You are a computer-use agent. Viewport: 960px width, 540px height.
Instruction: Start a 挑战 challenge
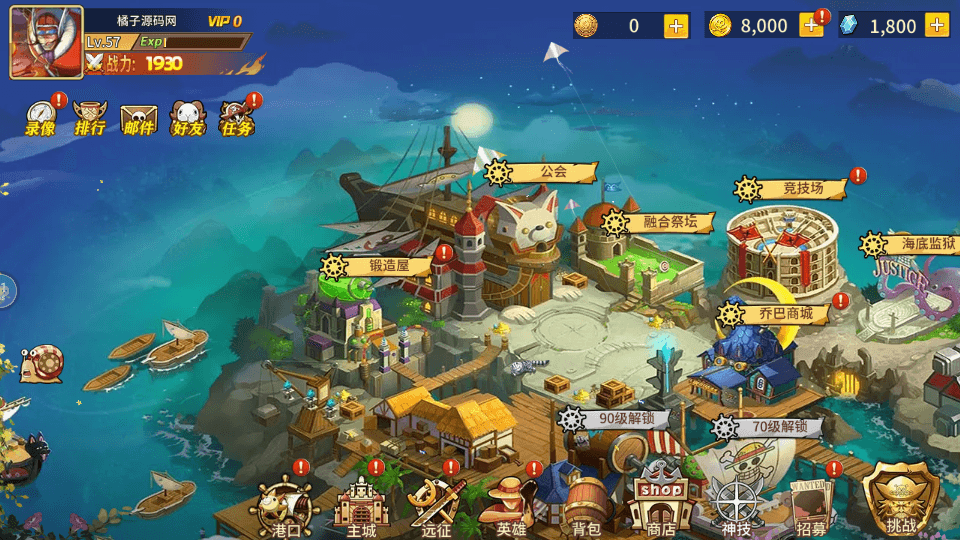(x=900, y=500)
